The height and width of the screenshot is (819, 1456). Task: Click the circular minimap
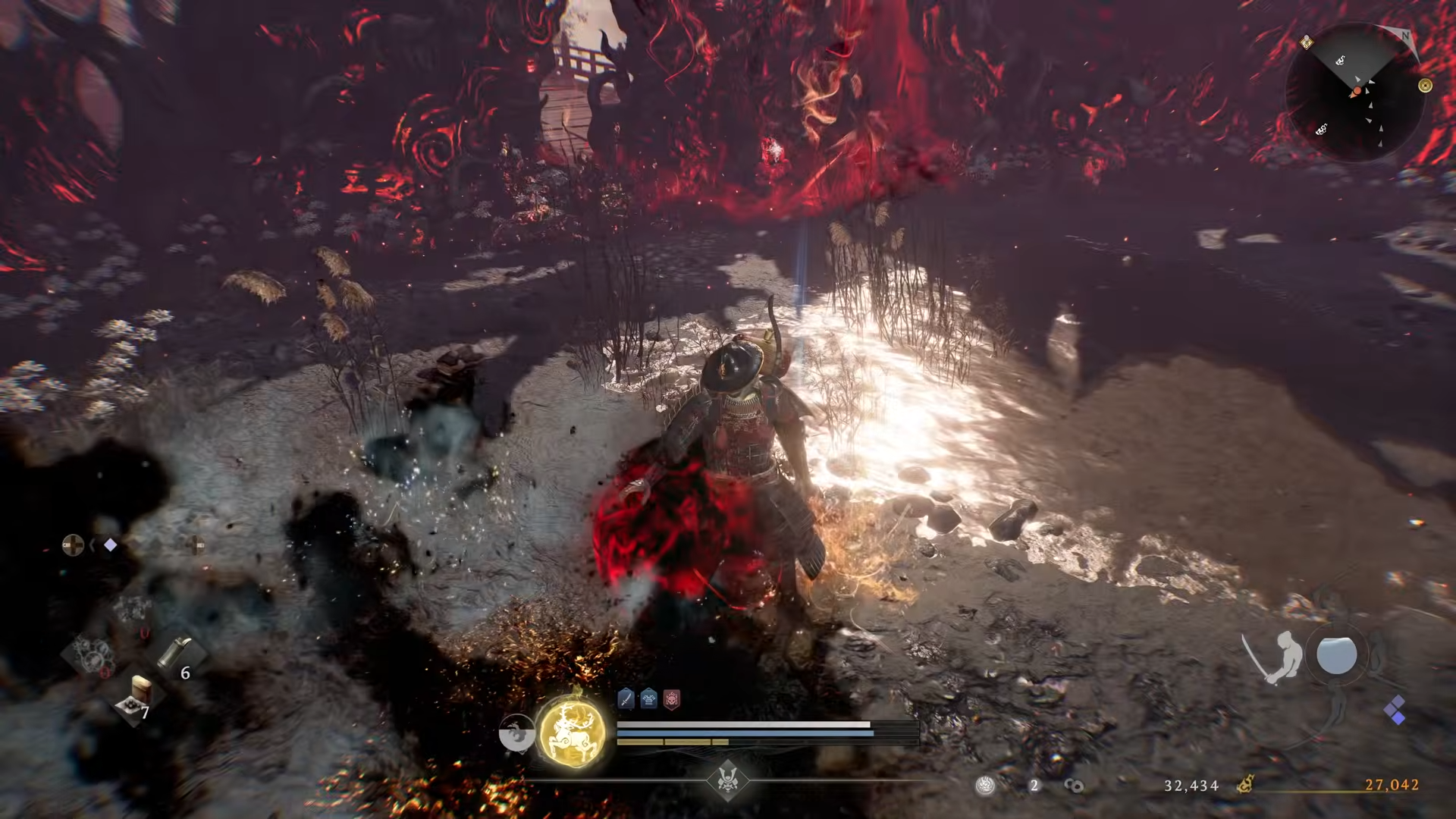tap(1355, 93)
